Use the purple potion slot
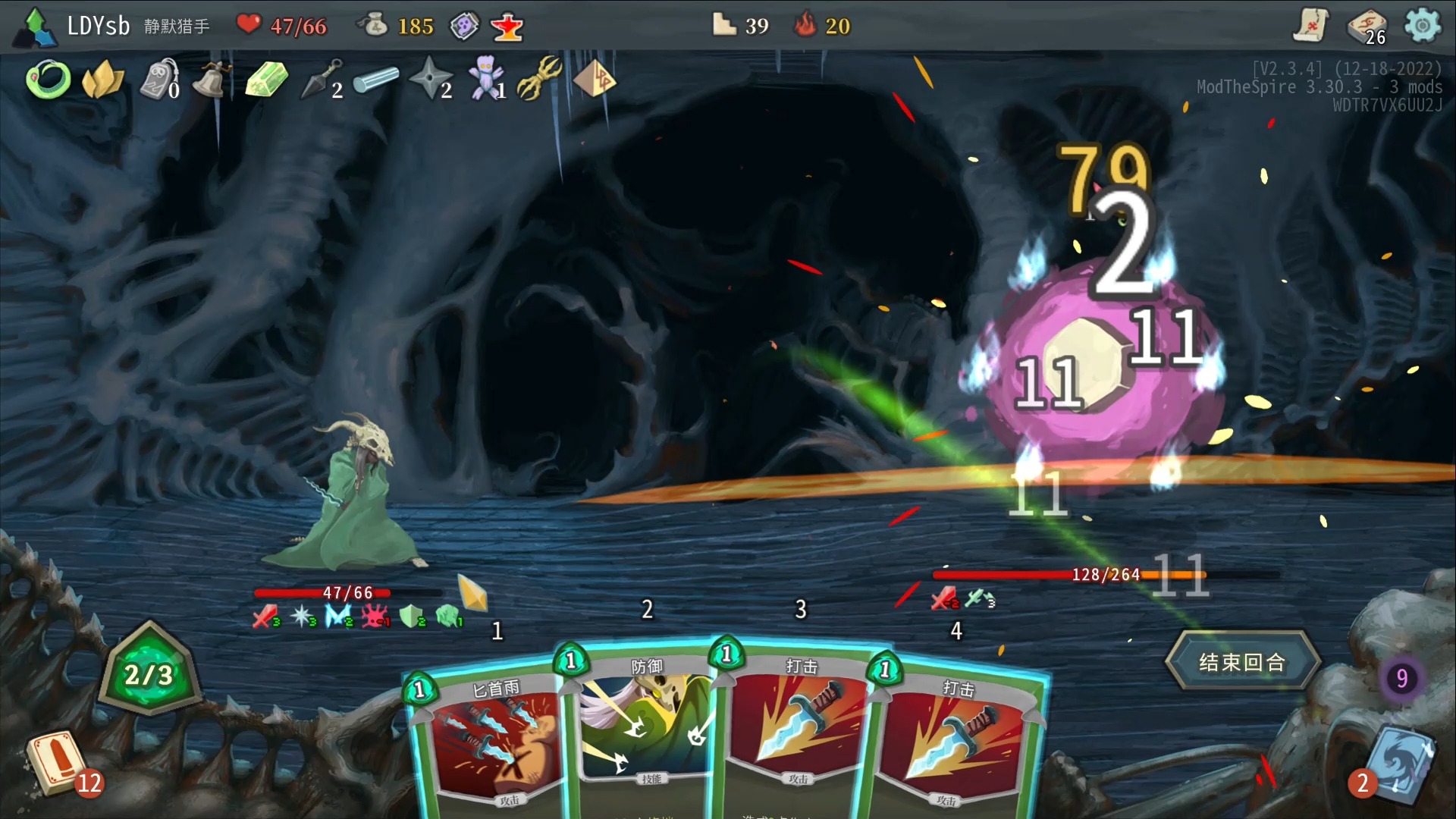 pos(464,27)
